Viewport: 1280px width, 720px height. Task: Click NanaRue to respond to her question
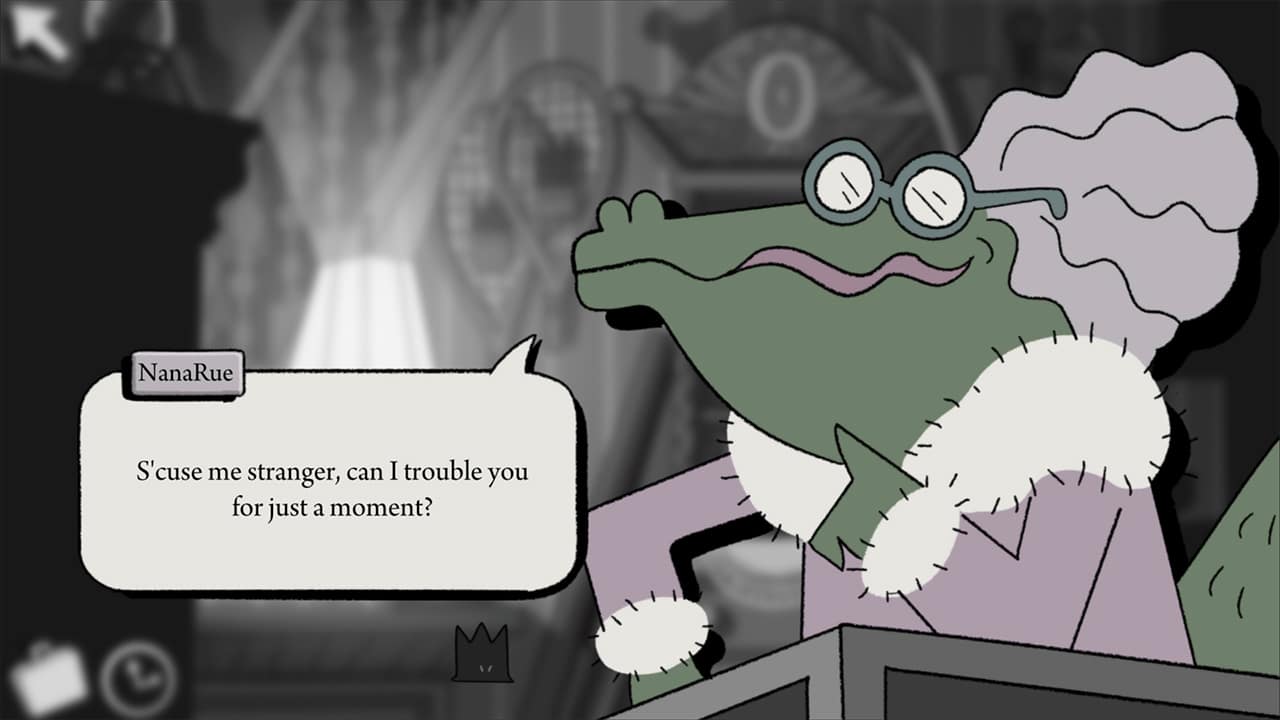click(850, 300)
